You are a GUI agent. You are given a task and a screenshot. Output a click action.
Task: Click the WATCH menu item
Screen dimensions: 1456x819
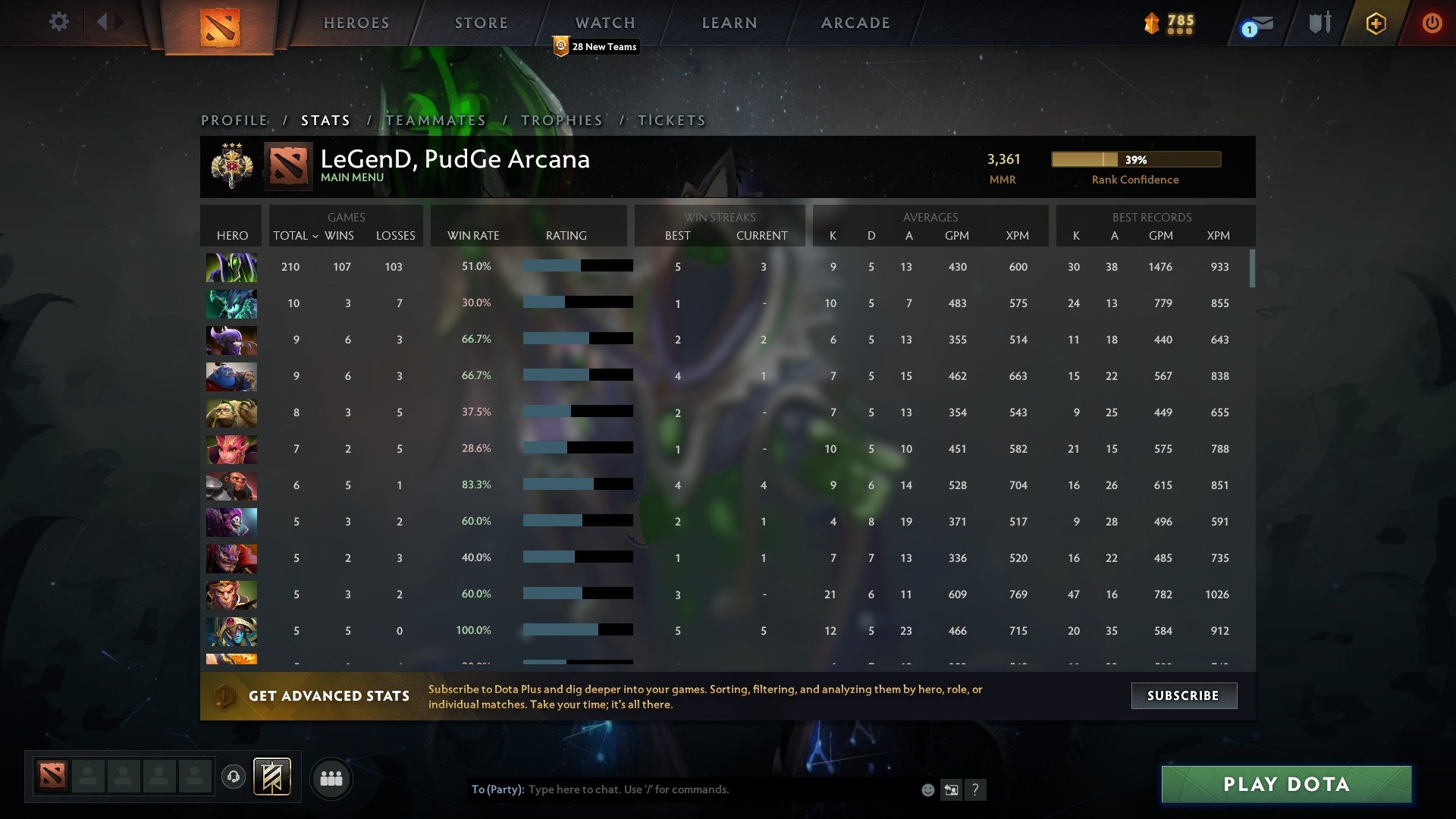[604, 23]
